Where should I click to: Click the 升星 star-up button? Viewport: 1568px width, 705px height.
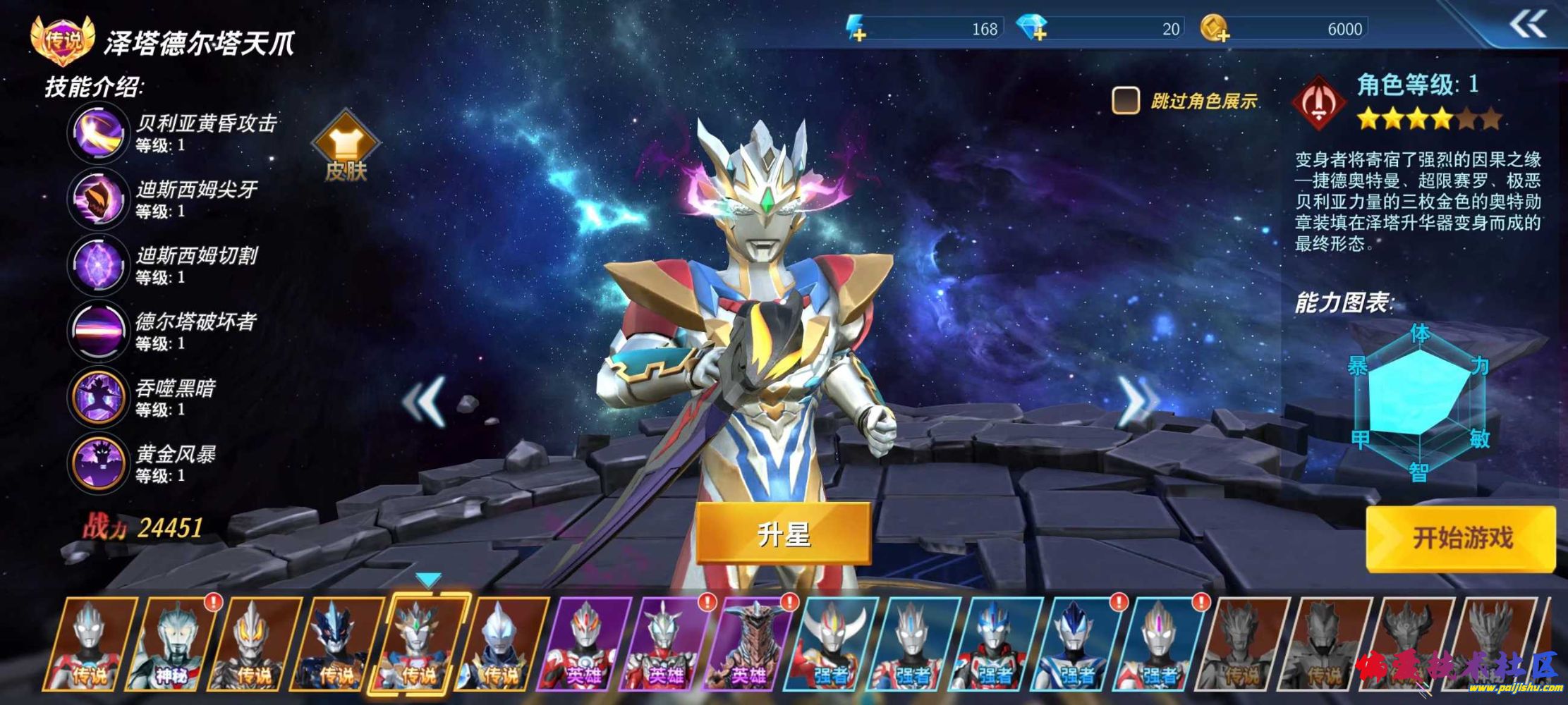(783, 534)
